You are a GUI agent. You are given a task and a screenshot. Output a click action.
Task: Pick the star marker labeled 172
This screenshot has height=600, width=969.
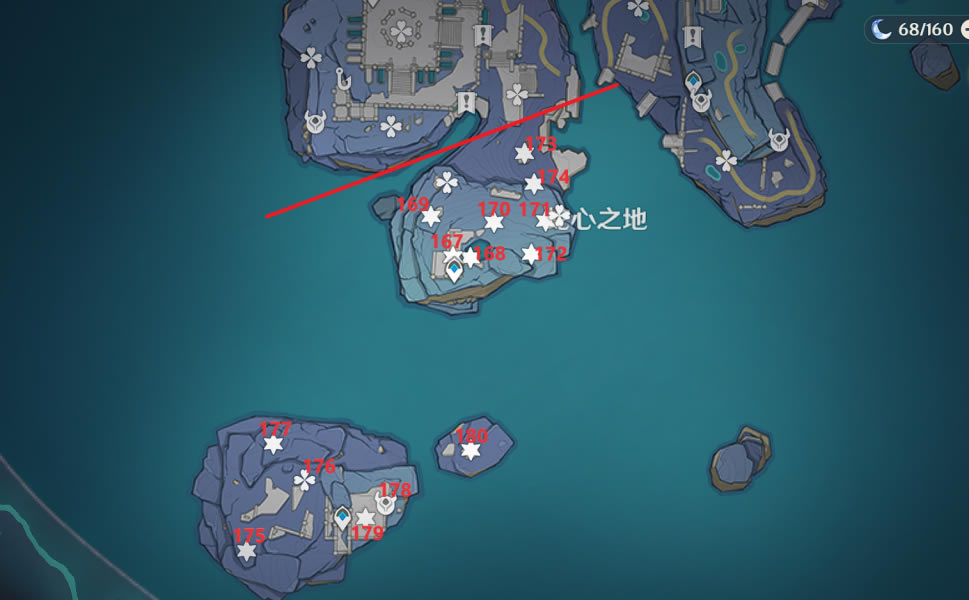point(531,254)
